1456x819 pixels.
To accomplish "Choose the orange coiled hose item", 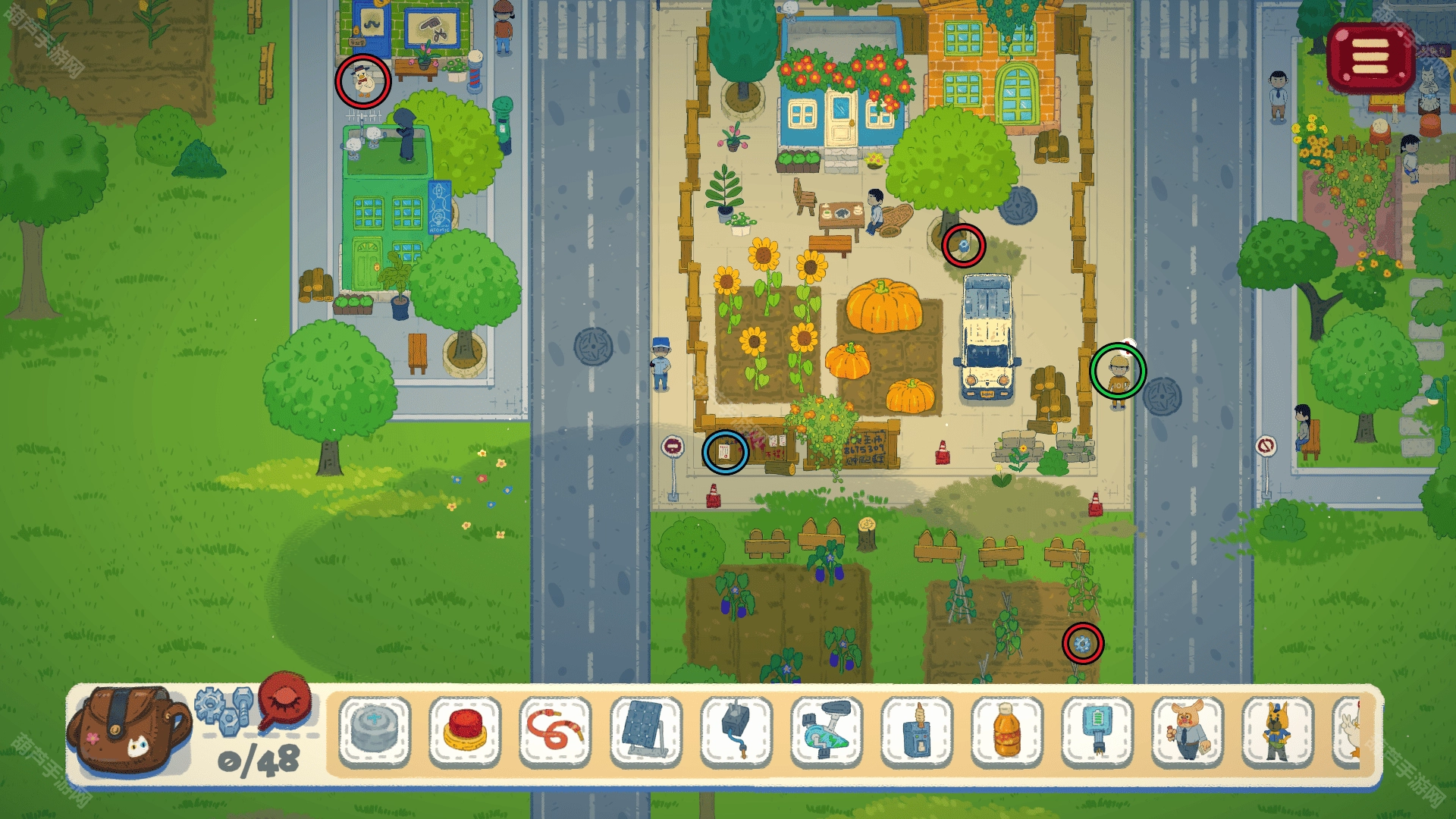I will coord(555,731).
